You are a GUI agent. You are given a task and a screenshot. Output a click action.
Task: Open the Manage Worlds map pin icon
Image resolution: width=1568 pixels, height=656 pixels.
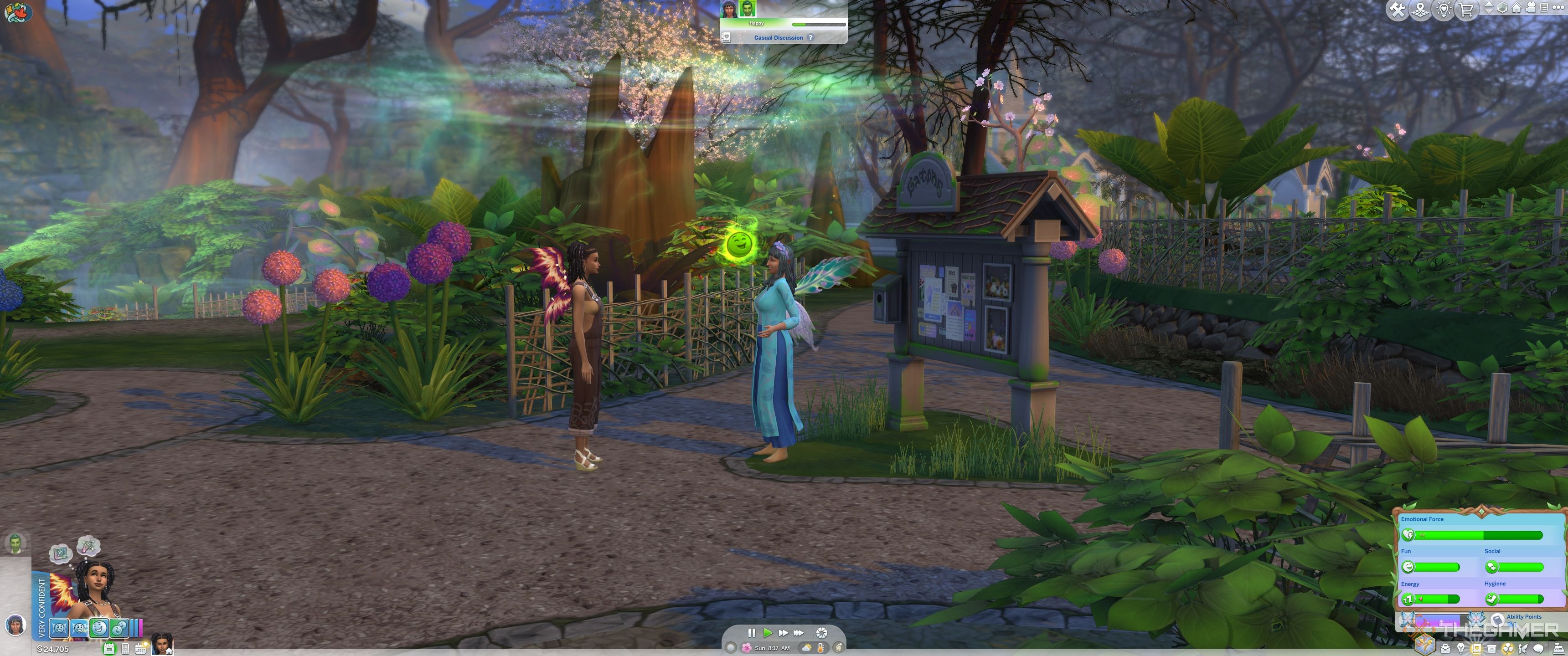[x=1420, y=9]
